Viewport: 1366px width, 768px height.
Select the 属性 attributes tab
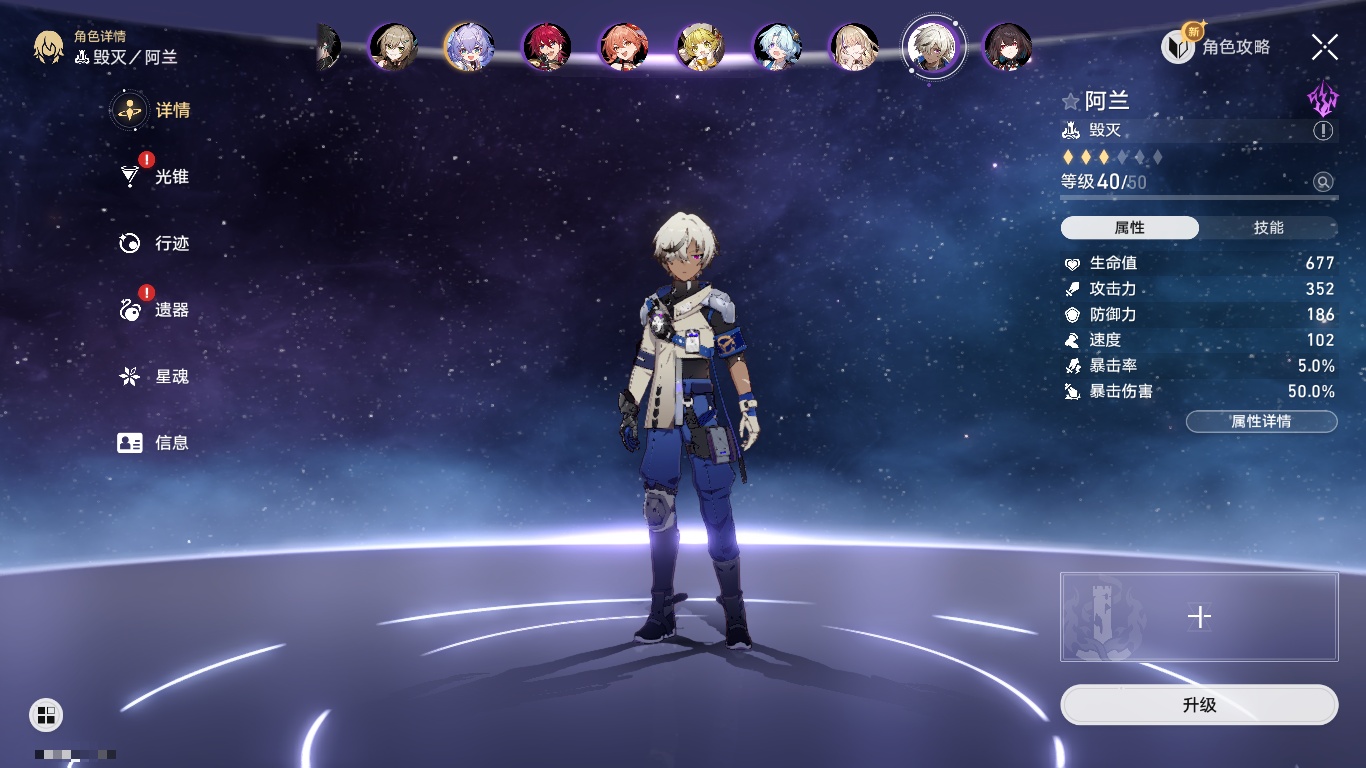tap(1130, 228)
